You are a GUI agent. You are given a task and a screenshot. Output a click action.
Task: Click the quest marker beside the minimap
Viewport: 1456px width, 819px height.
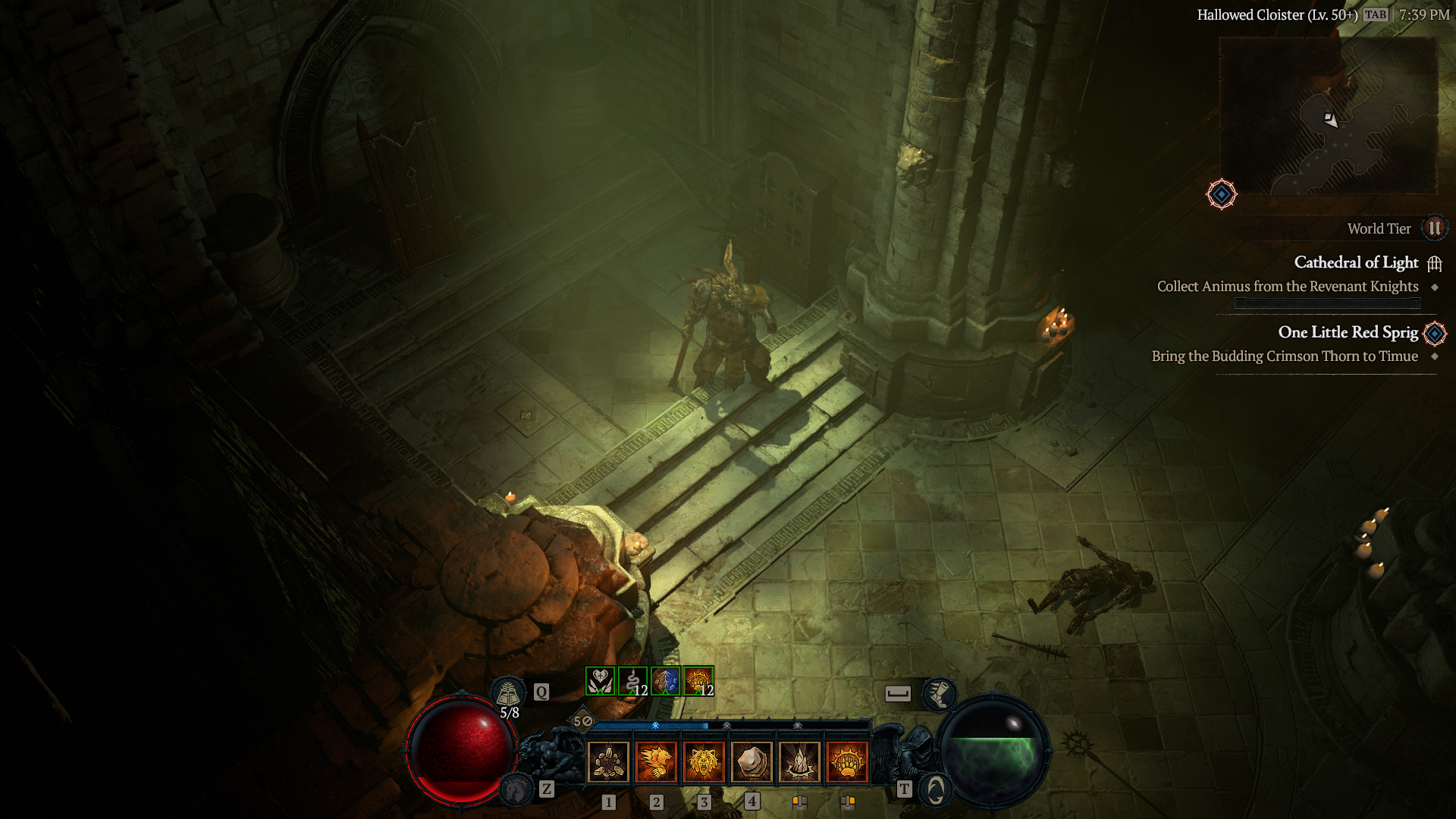pyautogui.click(x=1221, y=194)
